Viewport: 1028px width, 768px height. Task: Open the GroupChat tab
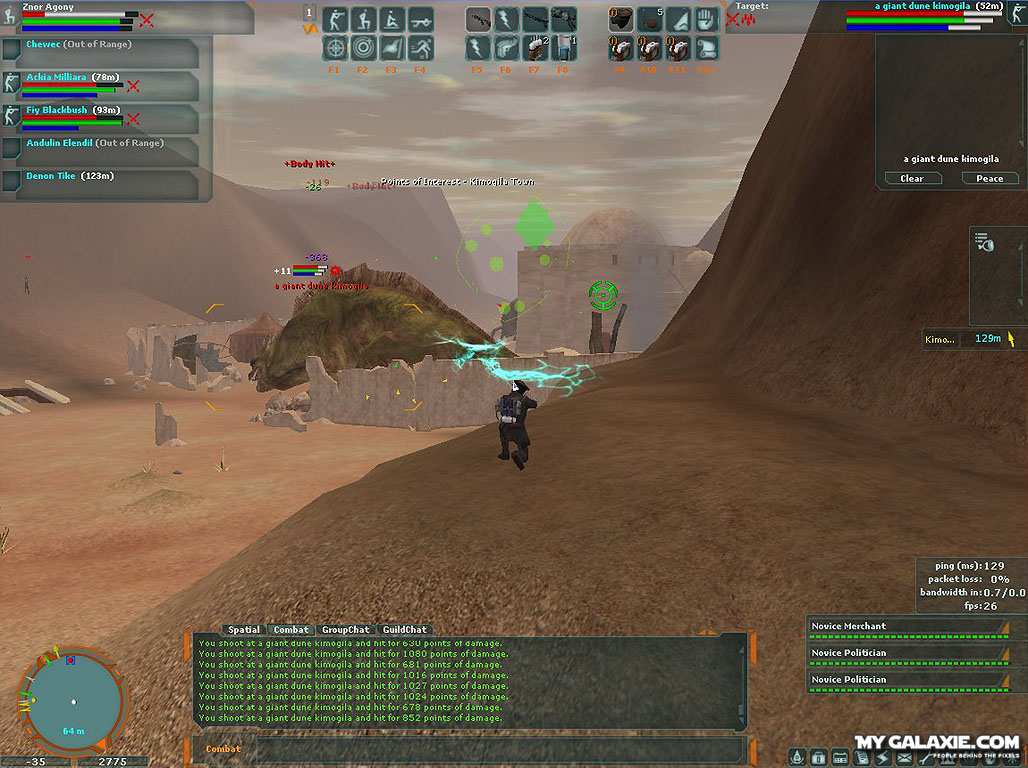pyautogui.click(x=345, y=630)
